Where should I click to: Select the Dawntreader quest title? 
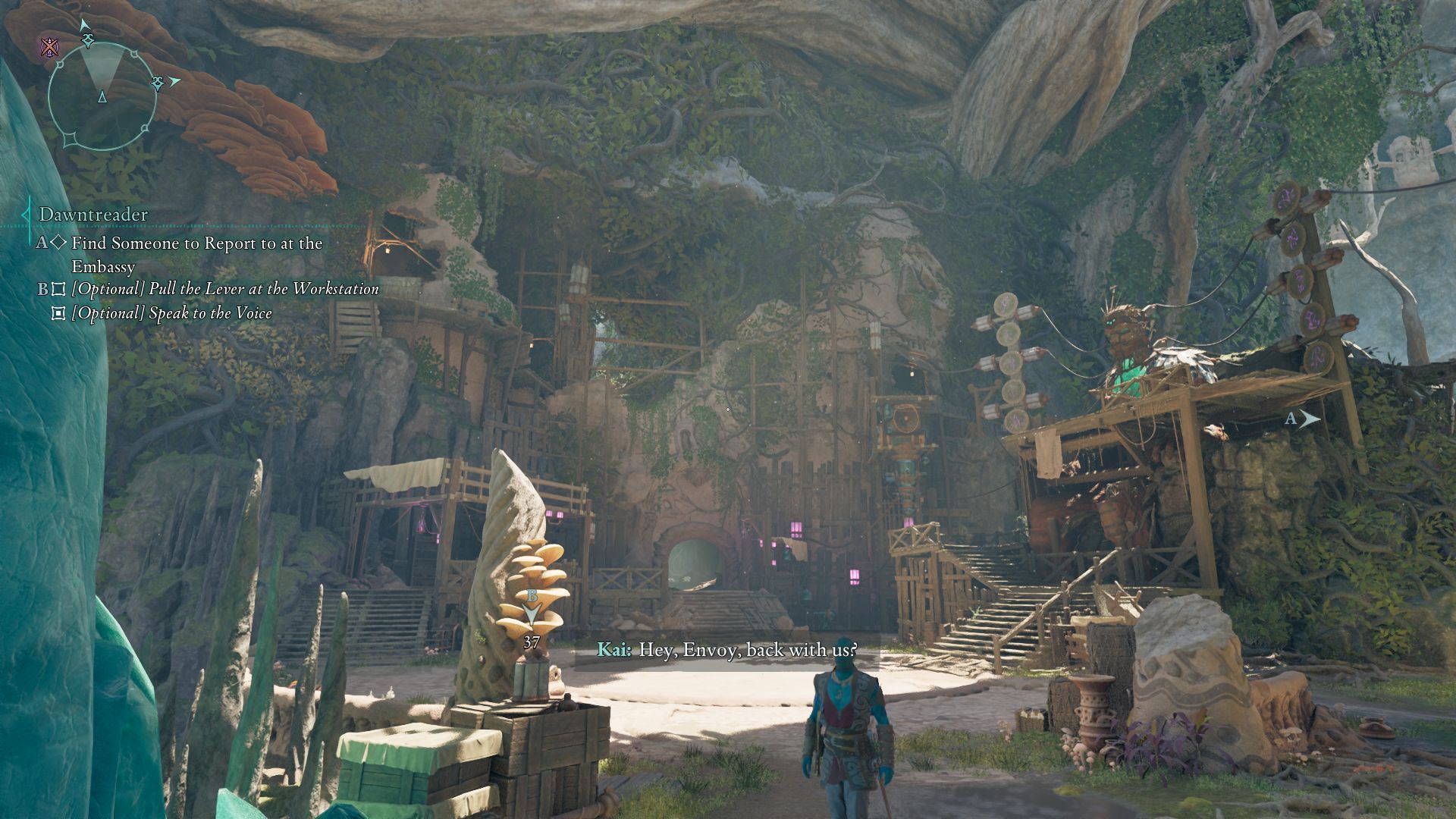[x=93, y=215]
